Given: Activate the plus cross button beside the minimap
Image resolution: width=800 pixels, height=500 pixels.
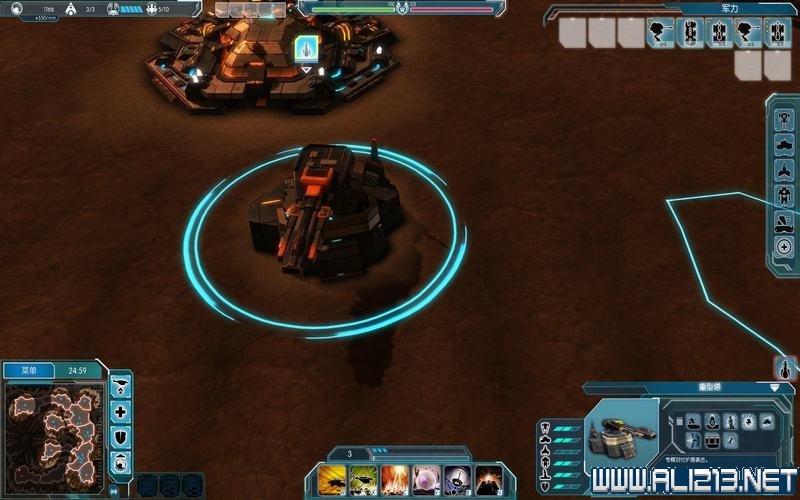Looking at the screenshot, I should (121, 411).
